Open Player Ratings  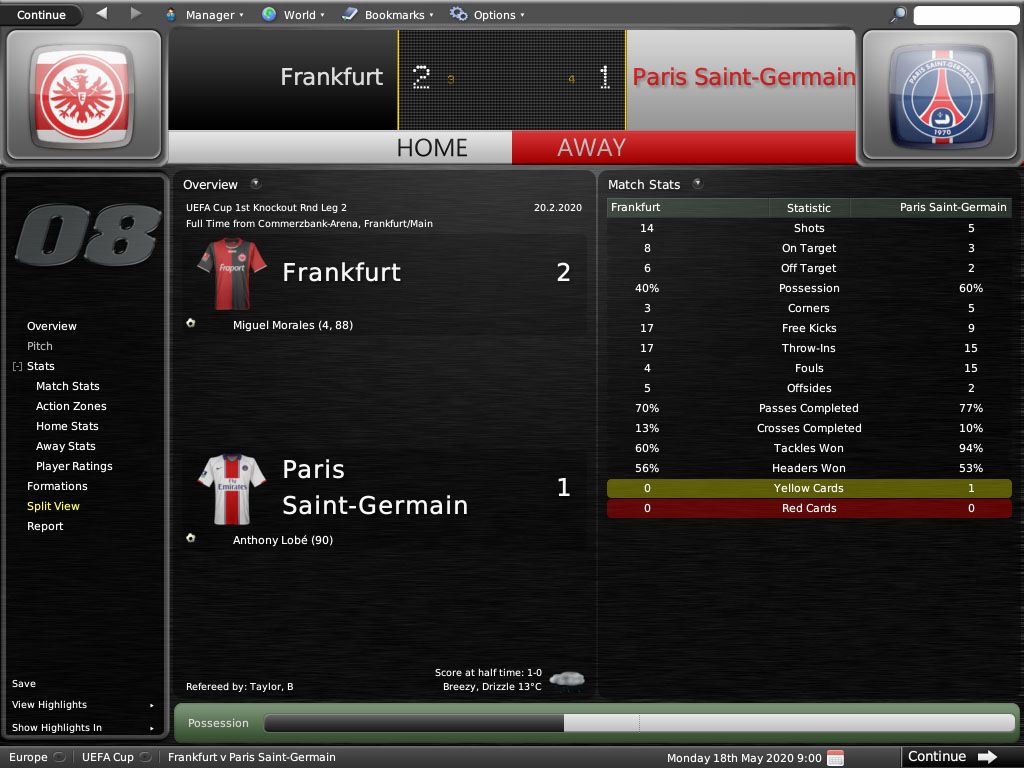[74, 466]
